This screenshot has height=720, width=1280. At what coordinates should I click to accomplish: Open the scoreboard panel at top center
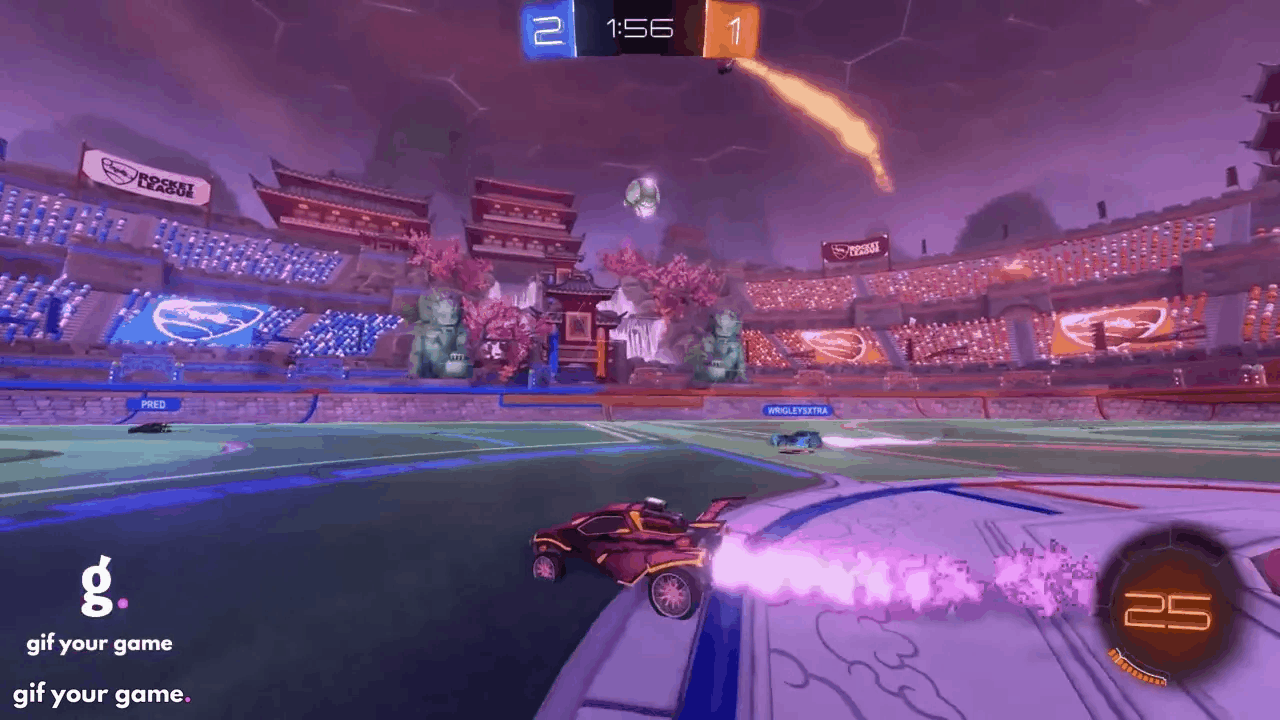(640, 30)
